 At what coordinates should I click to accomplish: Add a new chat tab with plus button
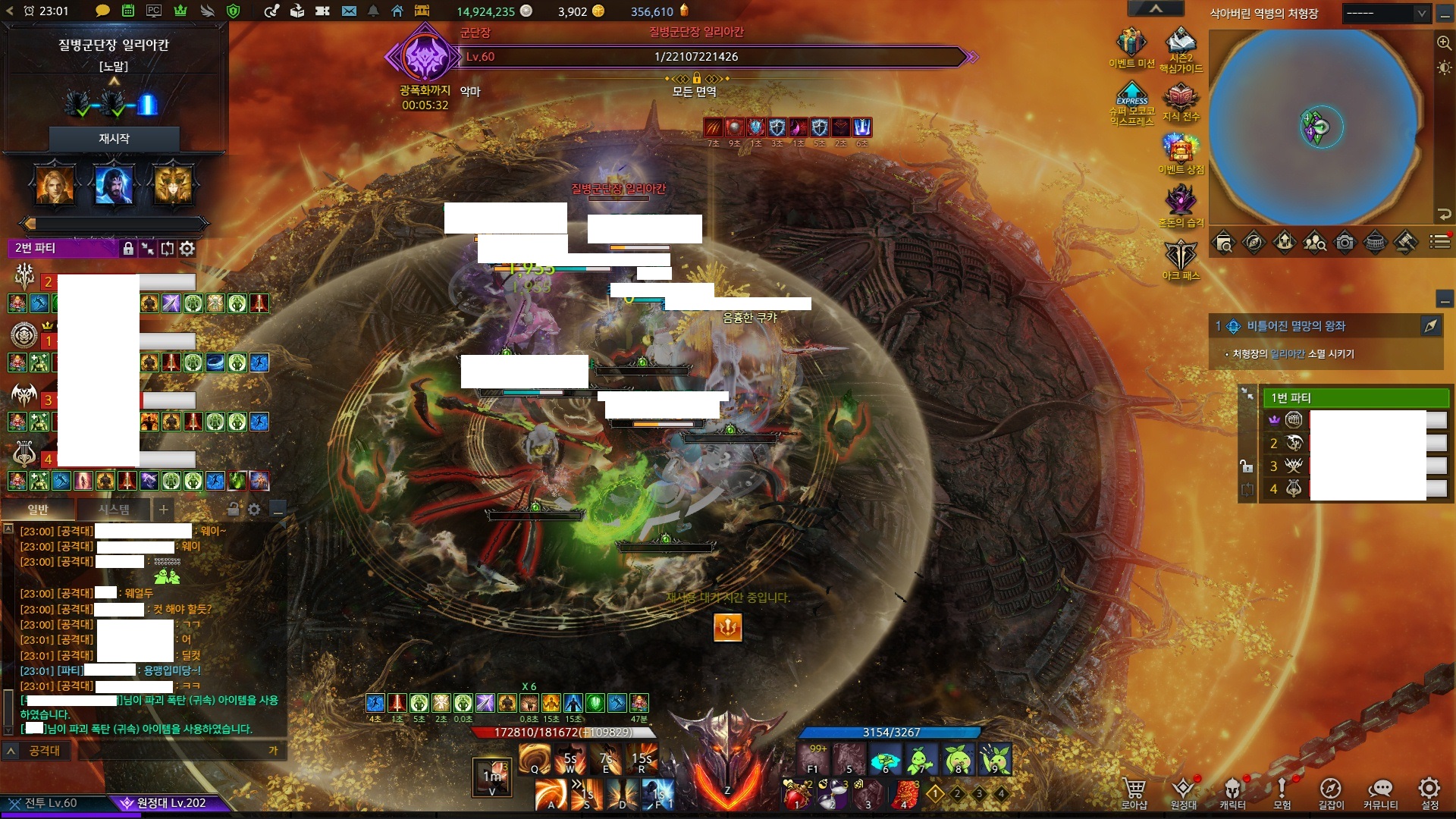(163, 510)
